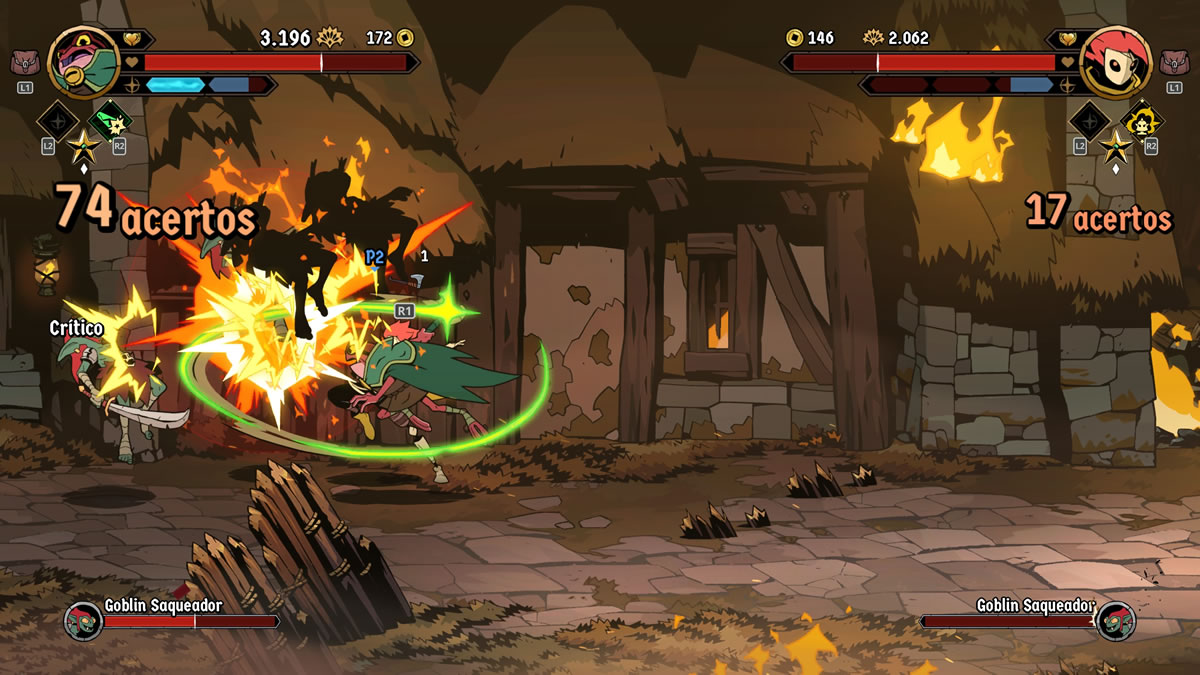Select the frog-hooded hero portrait
Image resolution: width=1200 pixels, height=675 pixels.
[84, 62]
